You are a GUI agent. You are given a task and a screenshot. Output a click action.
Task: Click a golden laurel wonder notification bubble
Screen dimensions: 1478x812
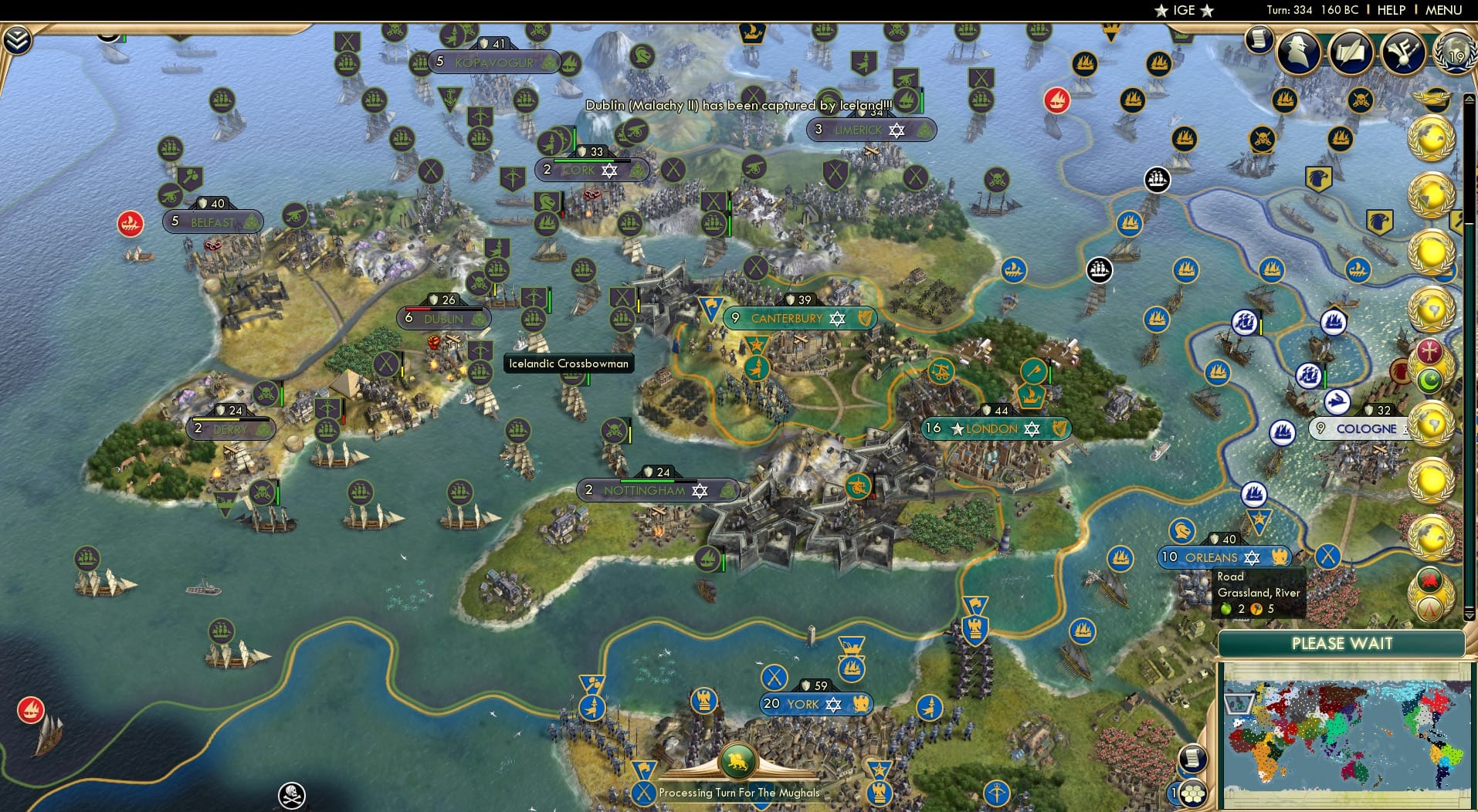(1430, 137)
